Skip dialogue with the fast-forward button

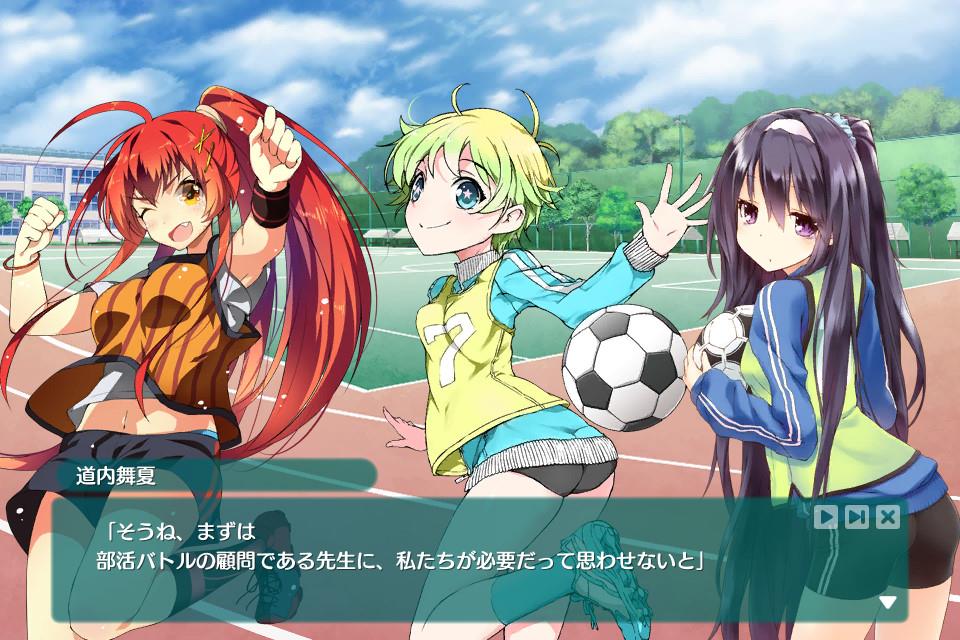857,516
